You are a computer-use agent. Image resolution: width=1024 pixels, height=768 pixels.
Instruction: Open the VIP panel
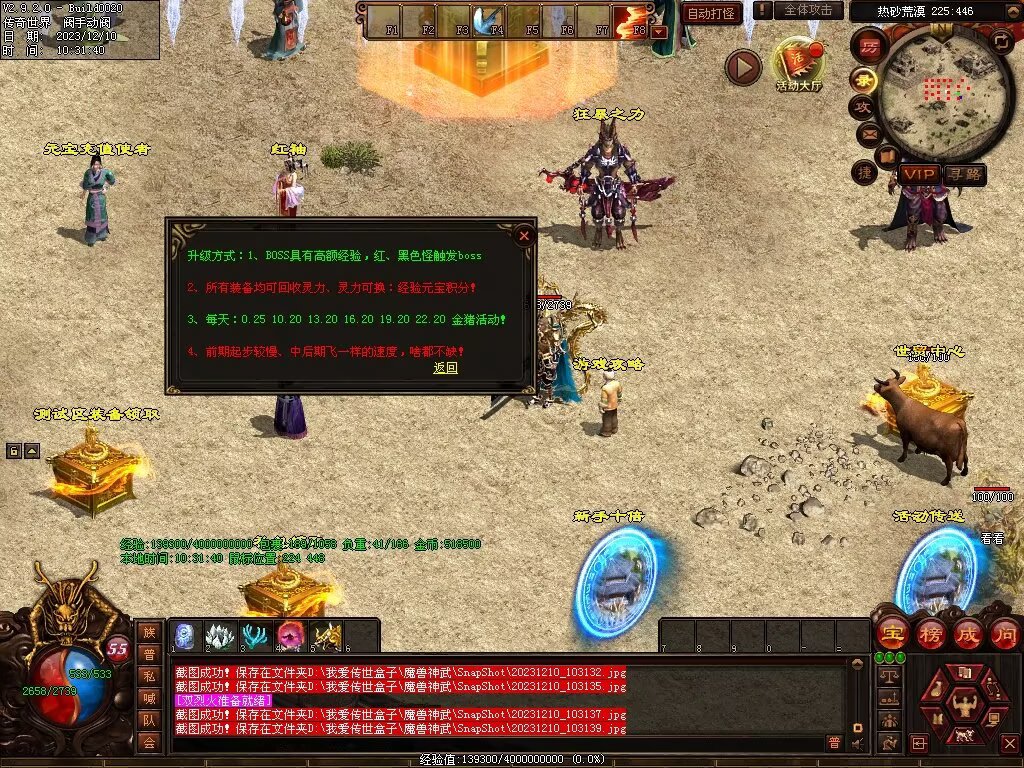[x=918, y=174]
